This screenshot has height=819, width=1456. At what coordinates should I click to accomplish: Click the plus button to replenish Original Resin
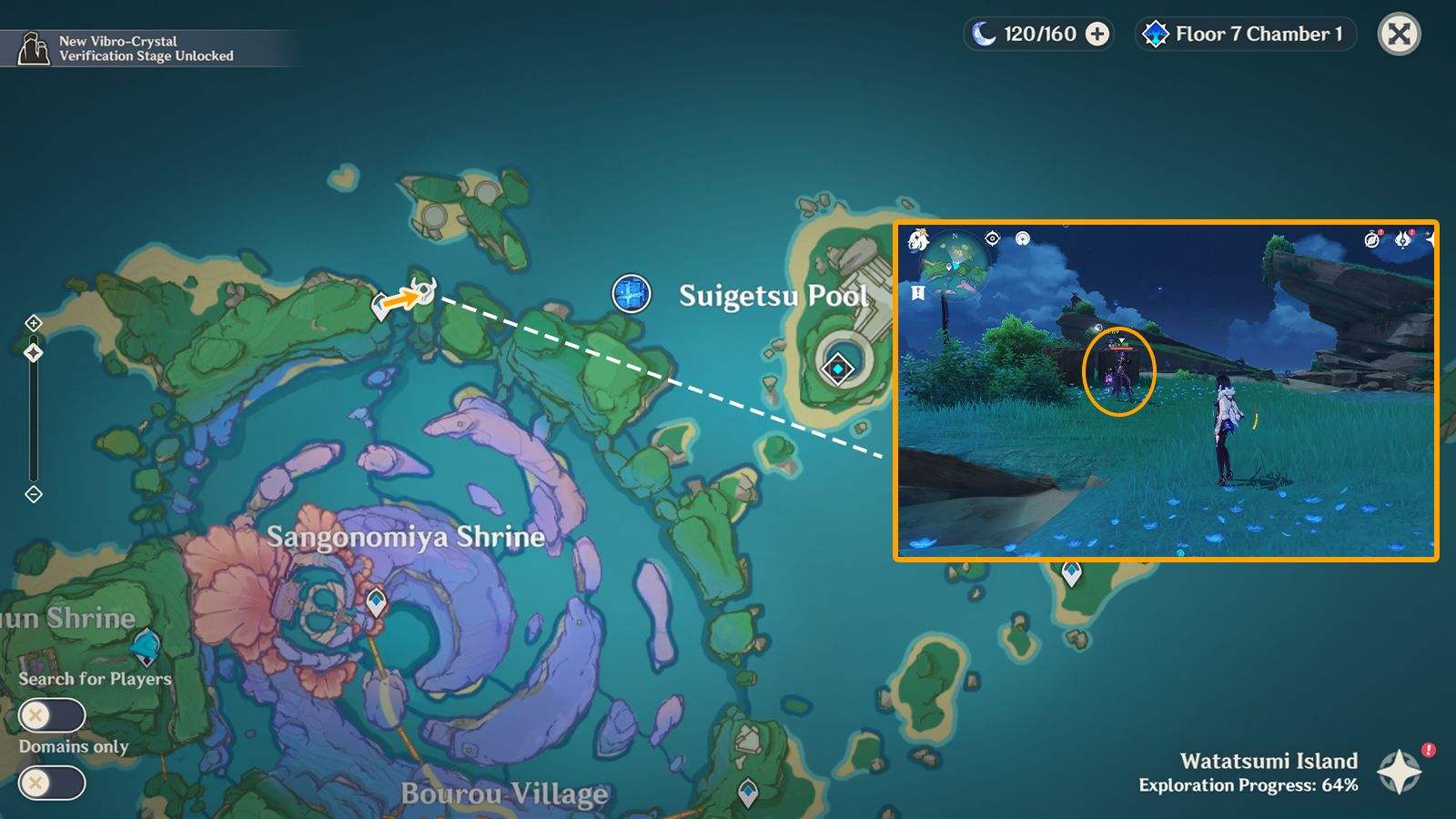coord(1096,35)
